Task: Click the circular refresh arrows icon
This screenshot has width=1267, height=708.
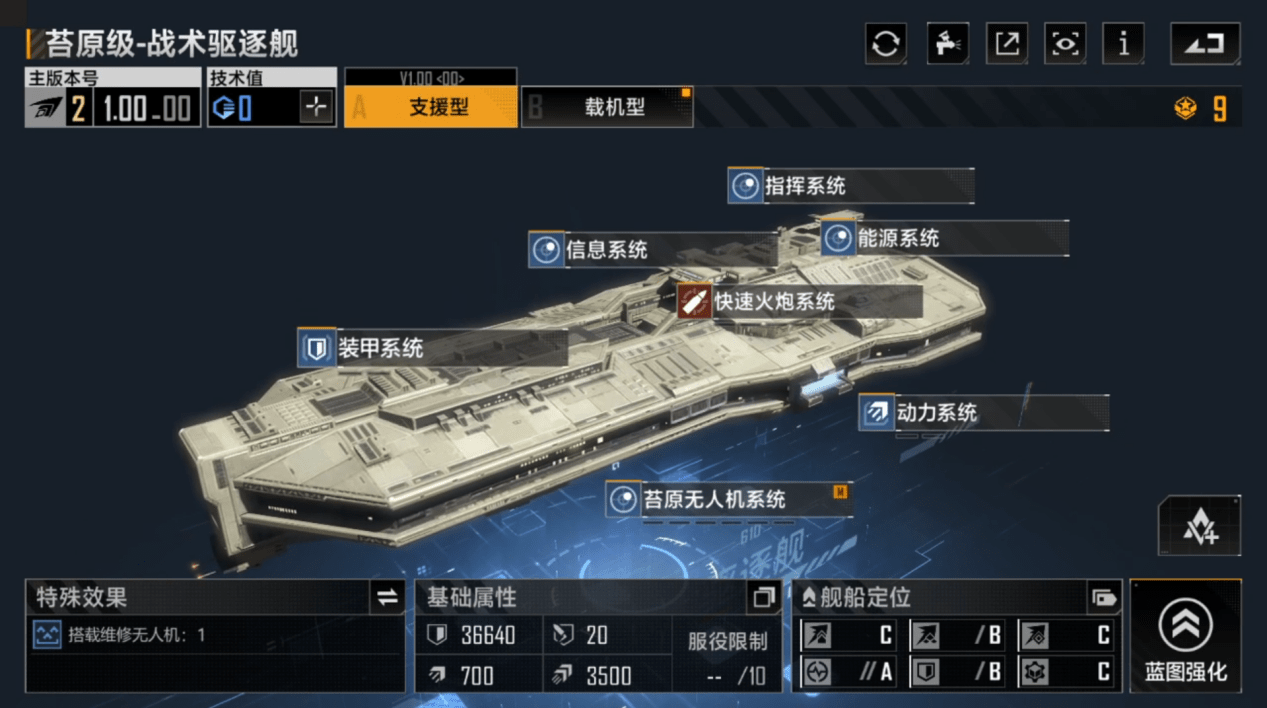Action: tap(886, 44)
